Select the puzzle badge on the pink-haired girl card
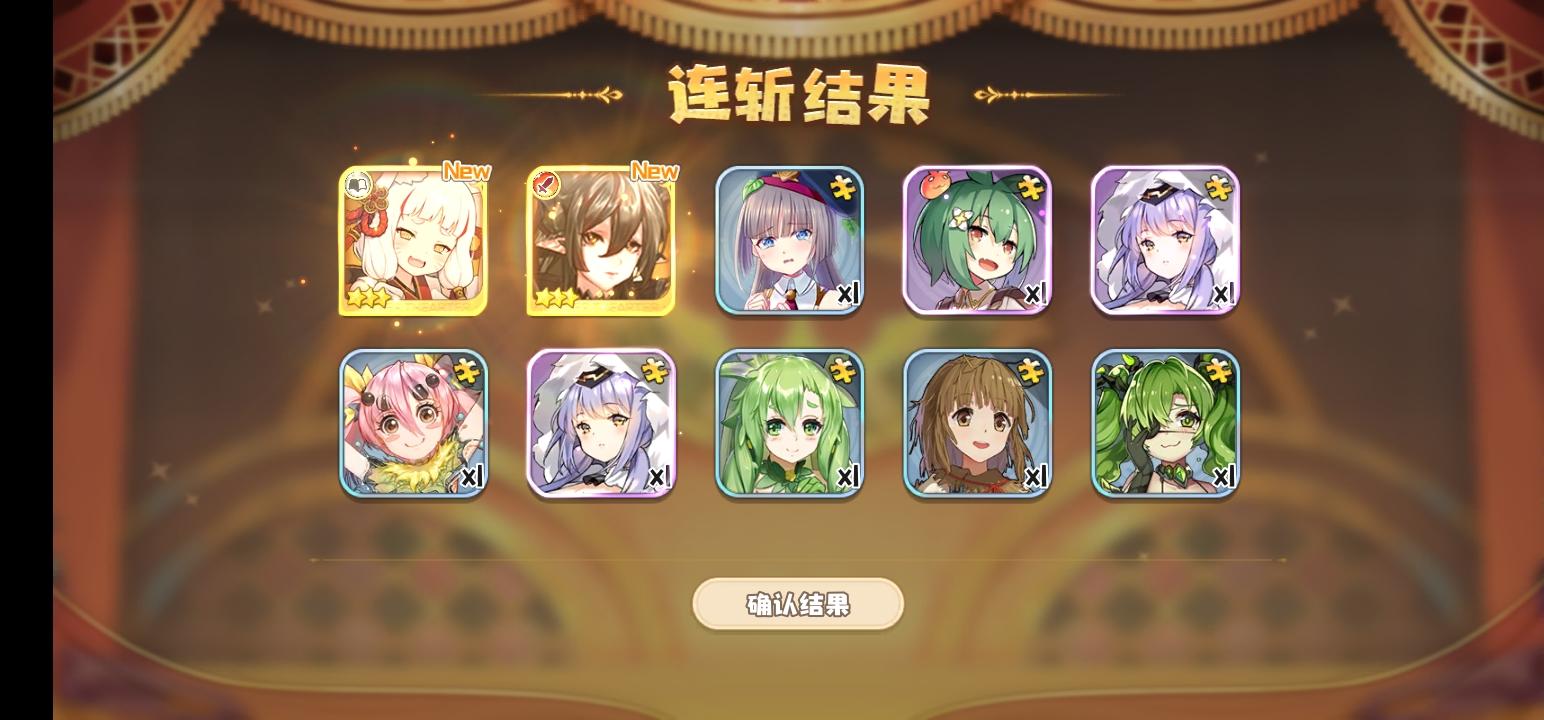The width and height of the screenshot is (1544, 720). click(x=466, y=369)
